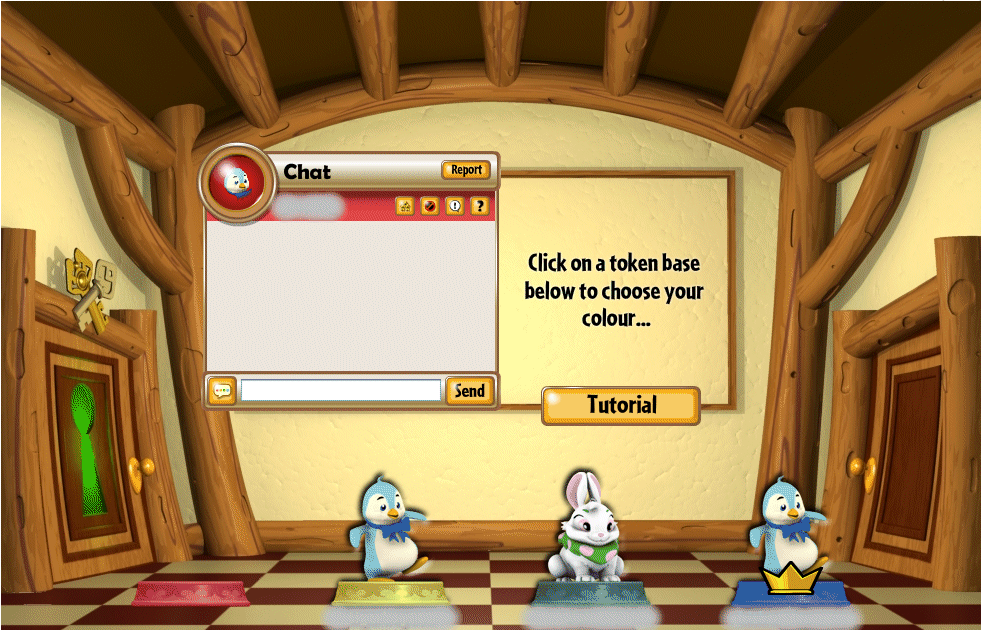Send the chat message
Image resolution: width=981 pixels, height=630 pixels.
point(469,391)
